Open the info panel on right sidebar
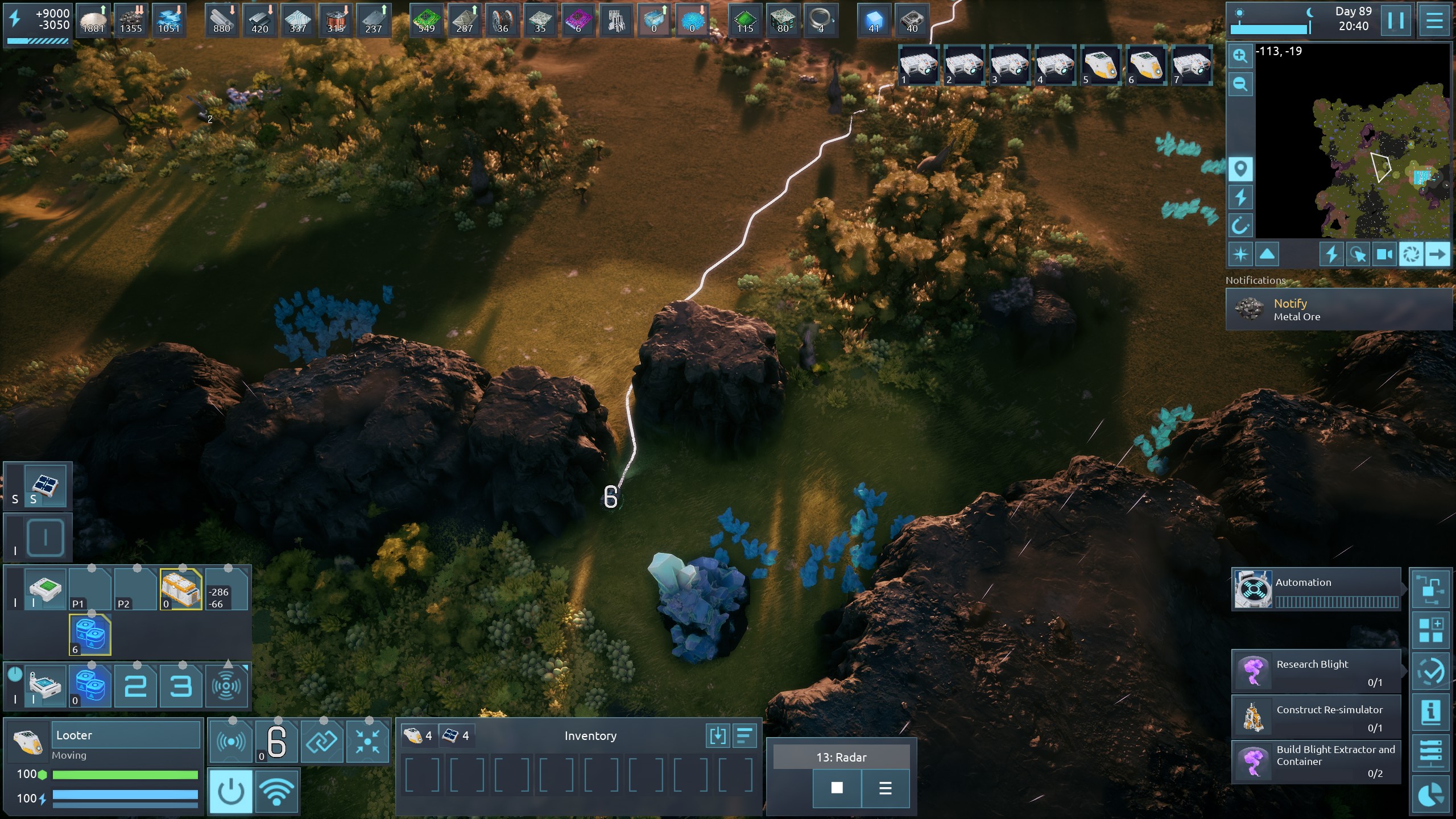Viewport: 1456px width, 819px height. (x=1430, y=712)
